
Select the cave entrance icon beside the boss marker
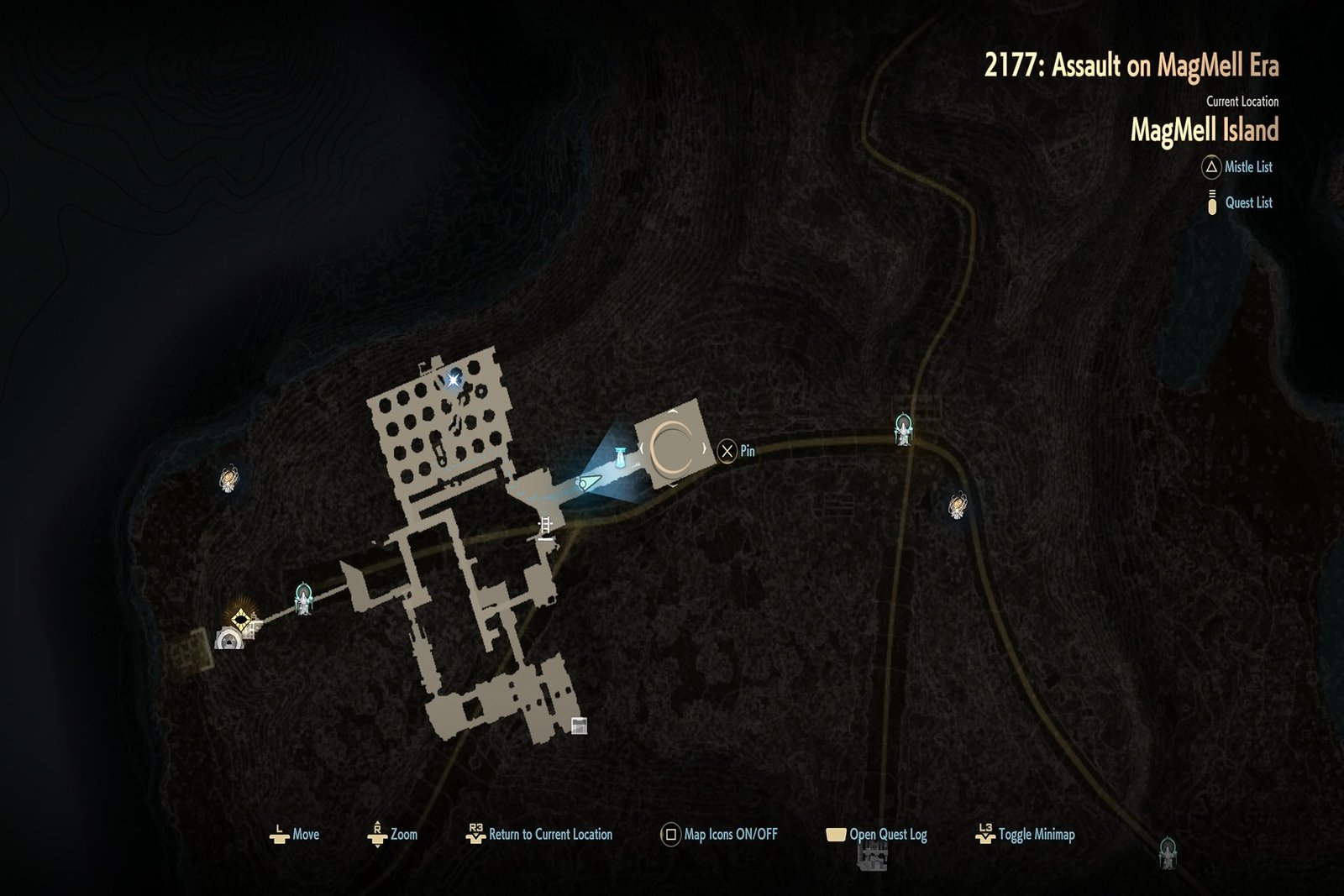pyautogui.click(x=228, y=642)
